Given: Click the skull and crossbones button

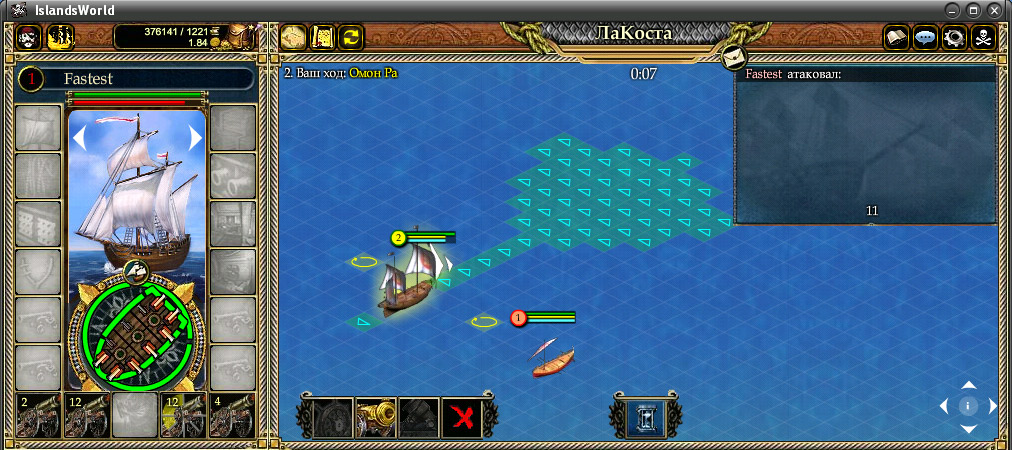Looking at the screenshot, I should pyautogui.click(x=984, y=37).
